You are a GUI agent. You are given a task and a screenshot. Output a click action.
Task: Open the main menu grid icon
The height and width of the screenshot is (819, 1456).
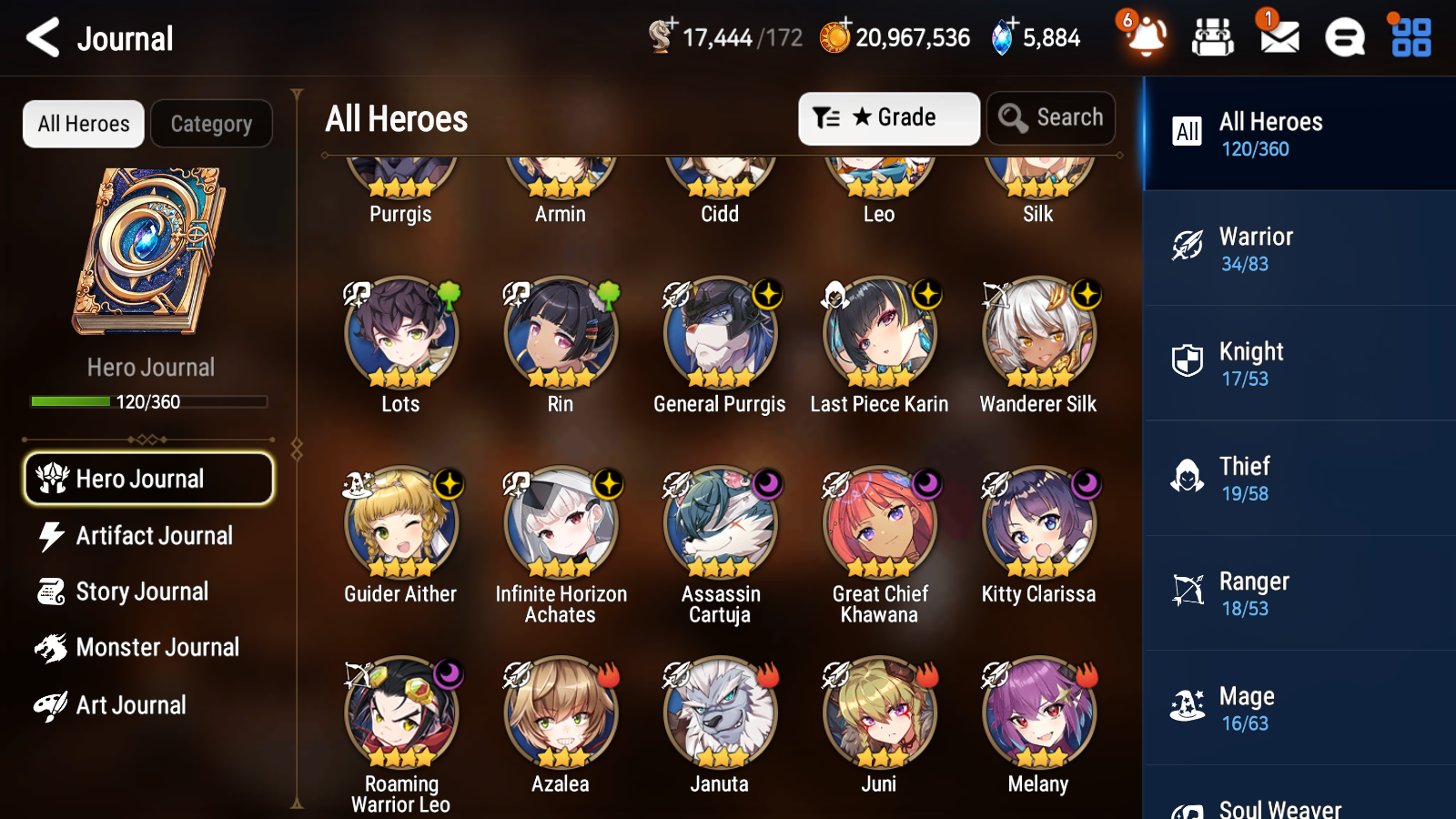point(1409,38)
